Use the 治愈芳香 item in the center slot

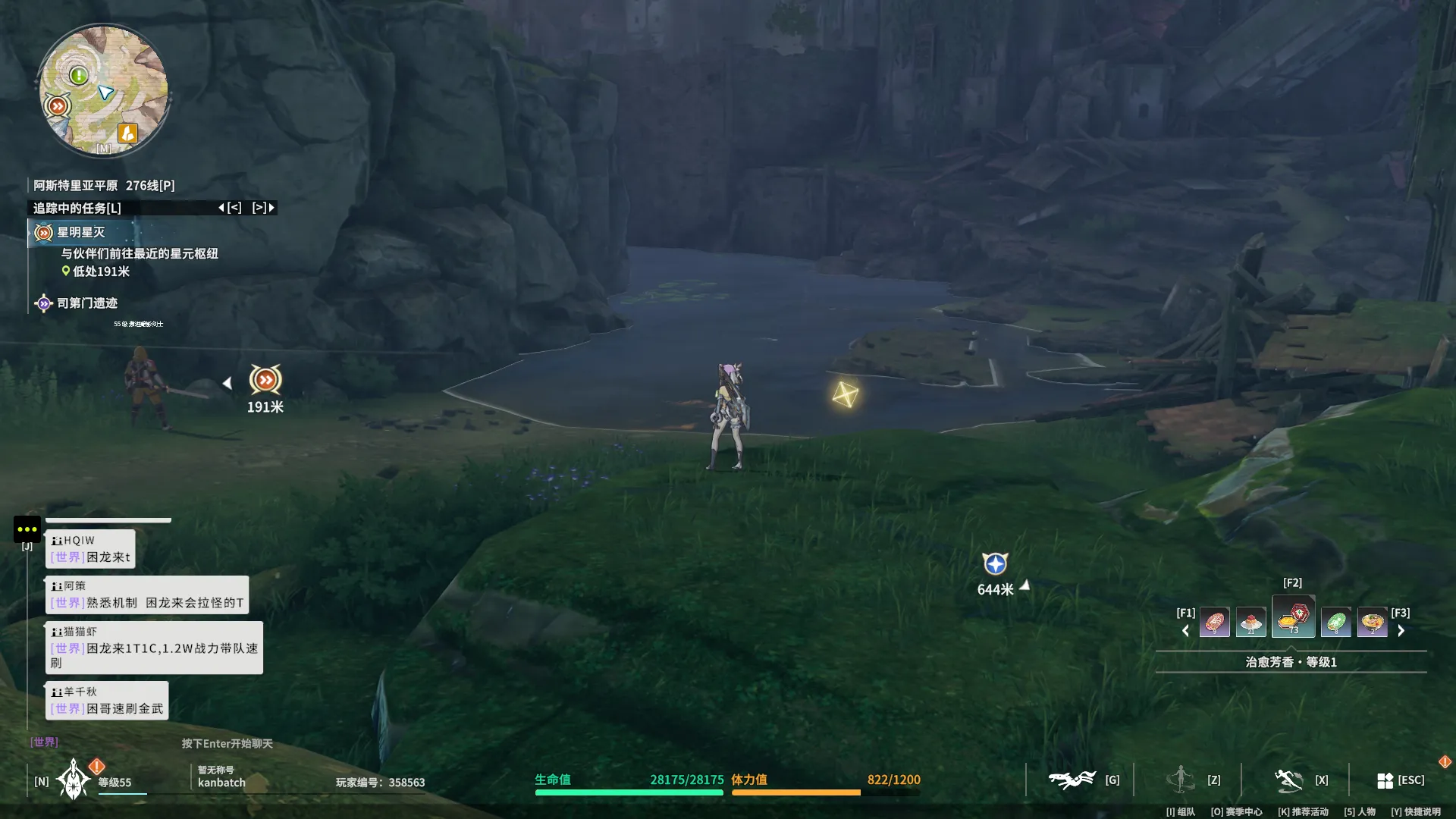[x=1293, y=617]
